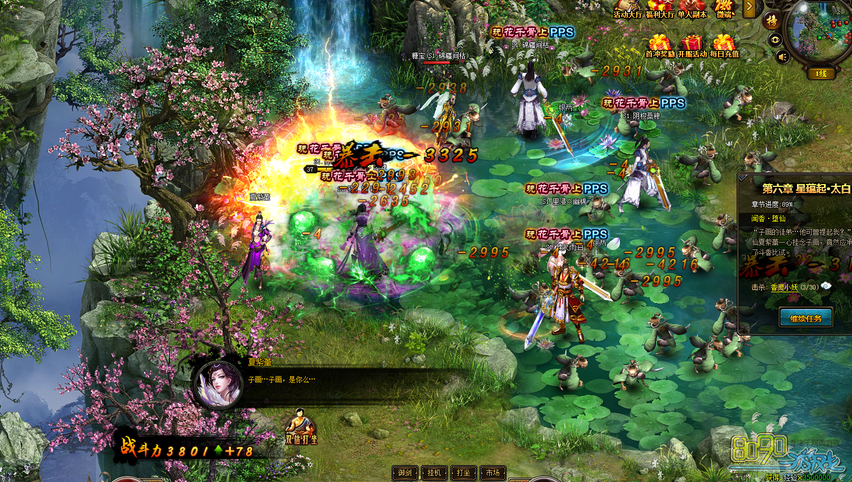Open the 双倍打宝 double loot icon

[x=300, y=427]
